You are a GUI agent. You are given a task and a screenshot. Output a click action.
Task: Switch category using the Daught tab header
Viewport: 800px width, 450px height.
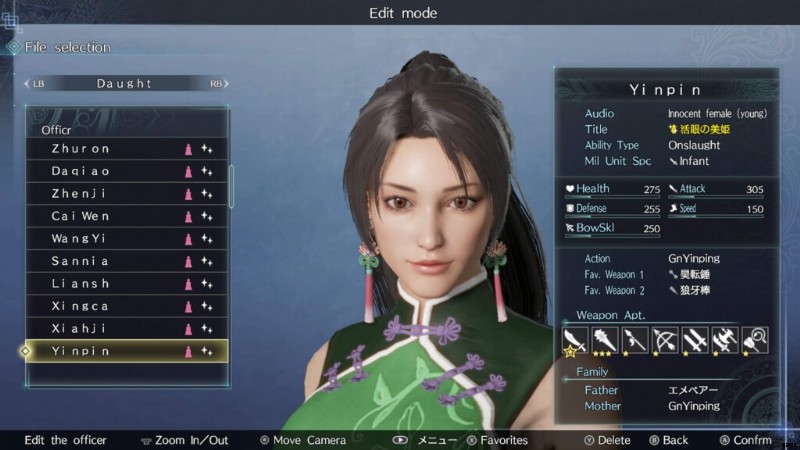124,84
